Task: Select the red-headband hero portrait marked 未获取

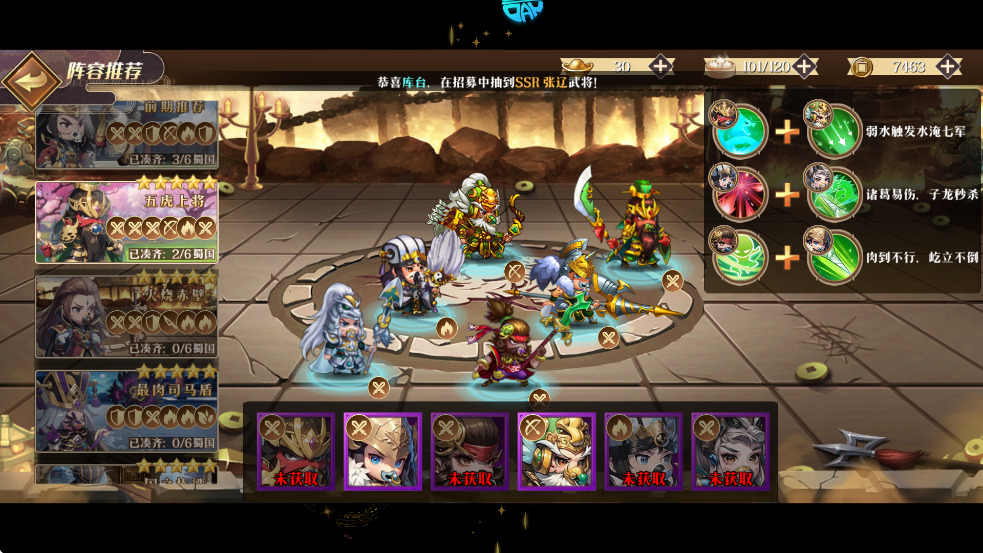Action: tap(469, 452)
